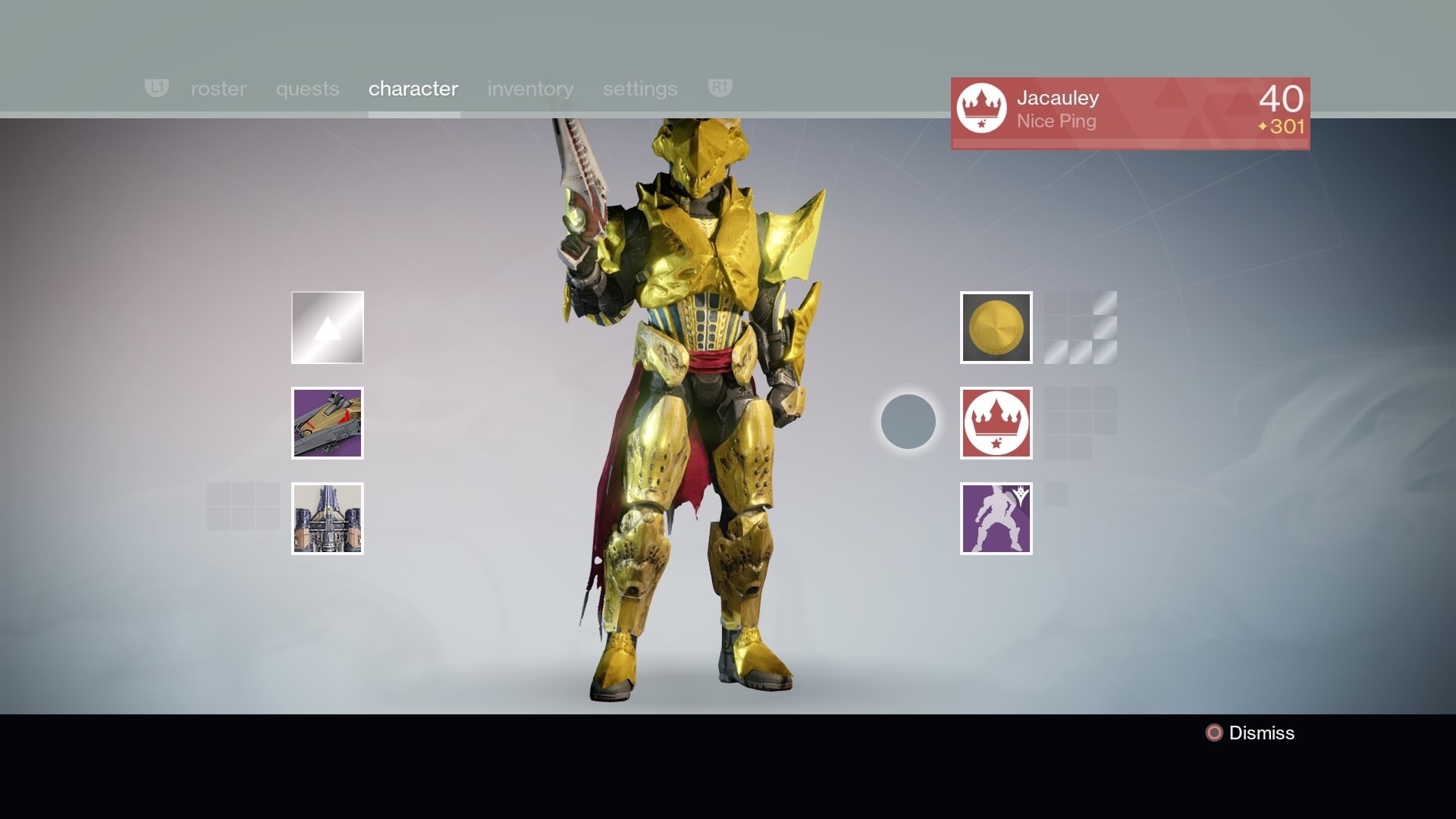Open the roster menu
The width and height of the screenshot is (1456, 819).
218,89
